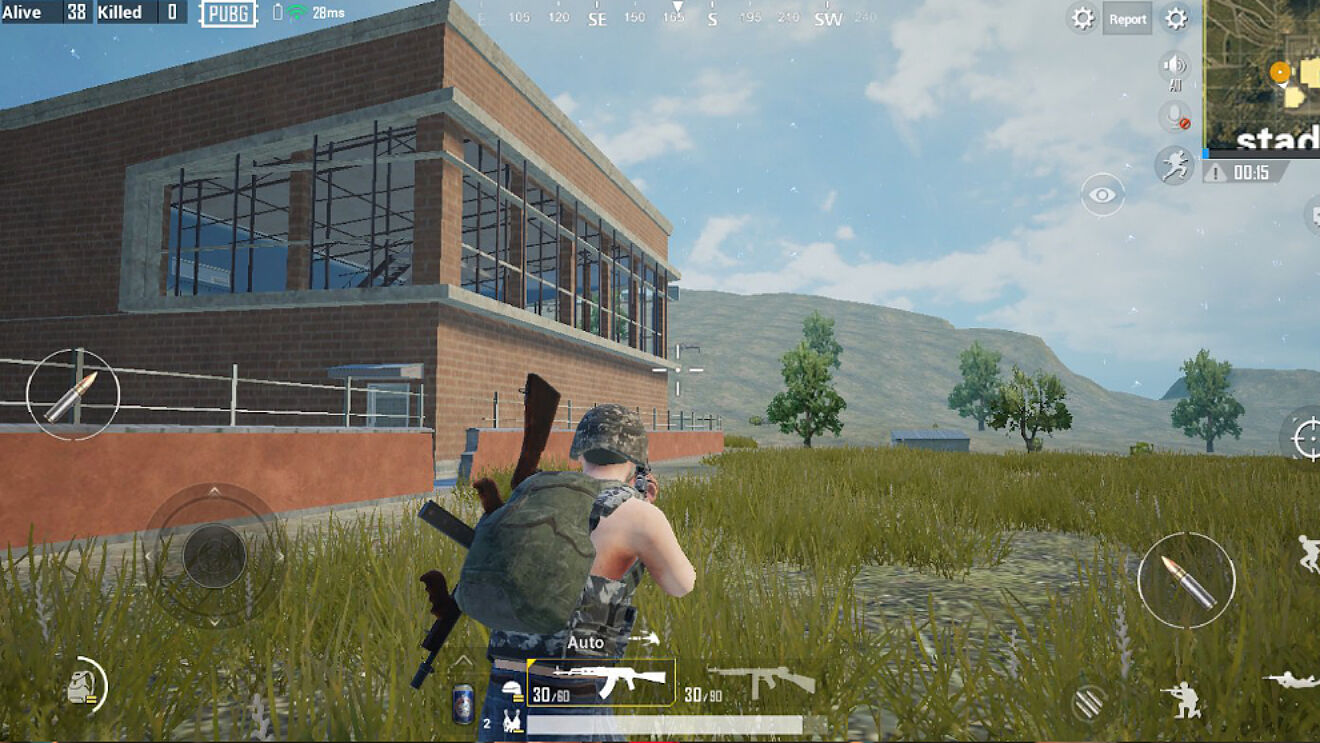Tap the 00:15 zone warning timer

(x=1251, y=170)
